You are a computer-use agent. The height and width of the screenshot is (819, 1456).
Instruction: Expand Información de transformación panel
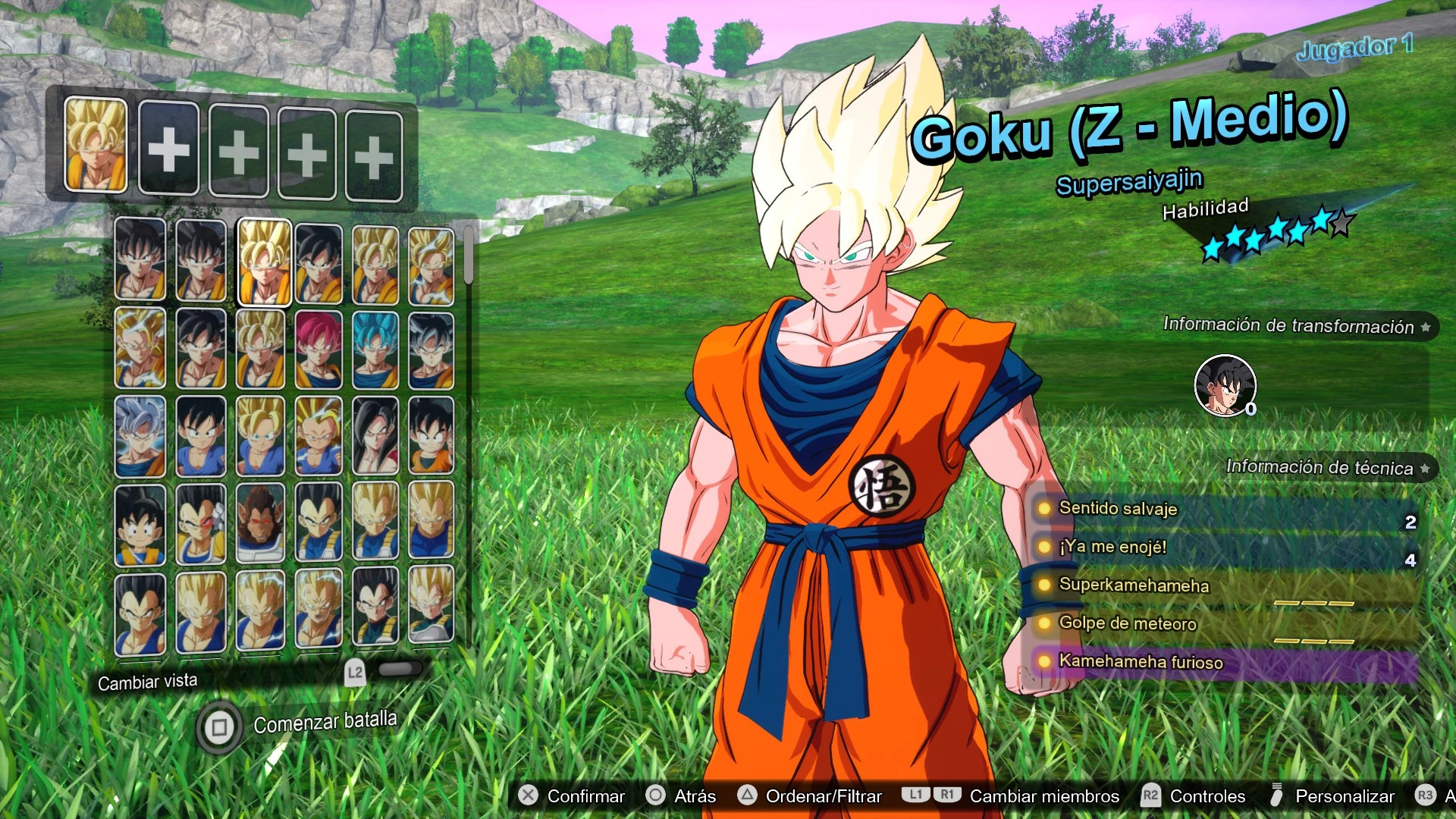pos(1297,325)
